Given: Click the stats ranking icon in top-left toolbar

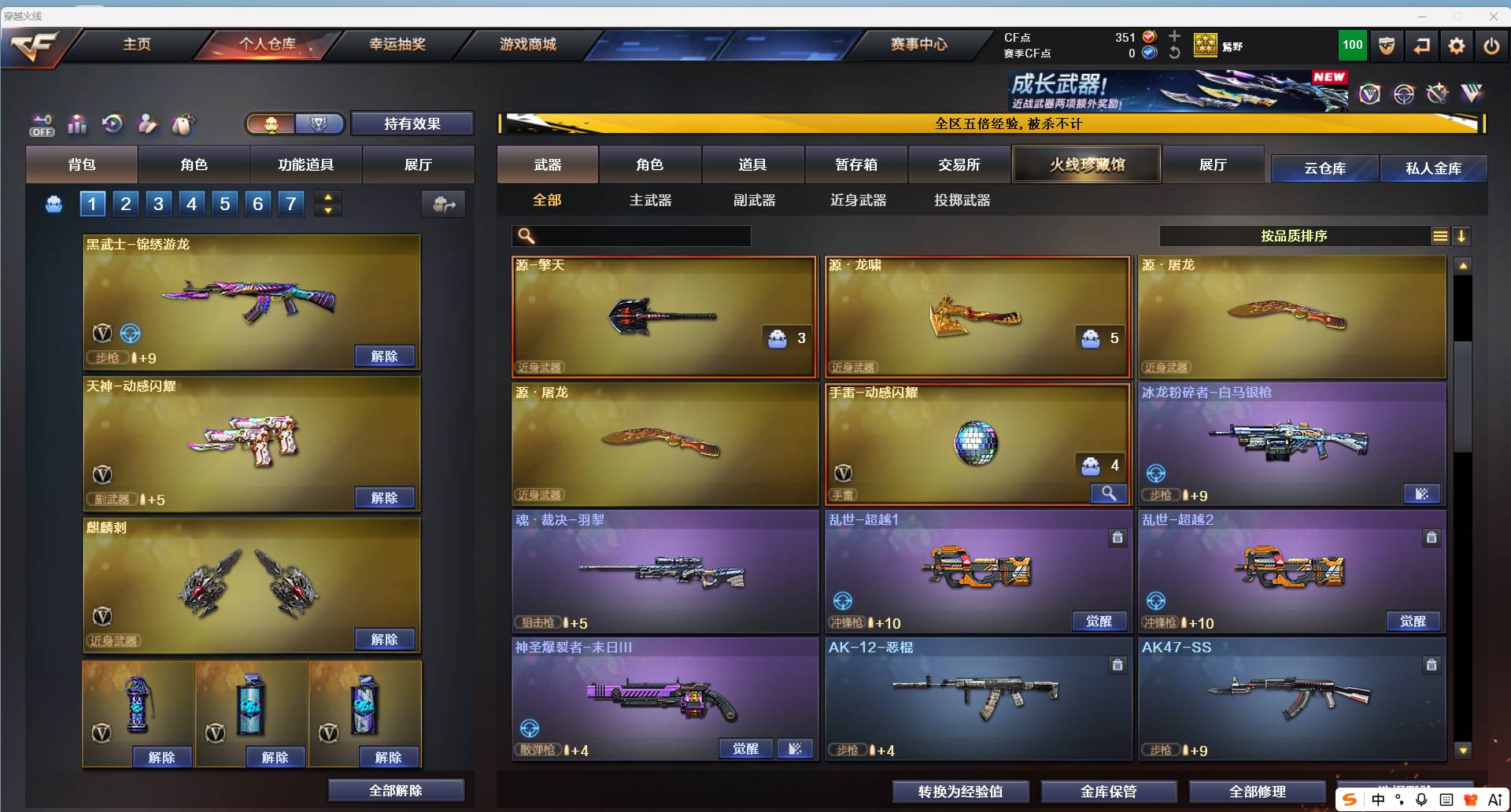Looking at the screenshot, I should coord(76,124).
